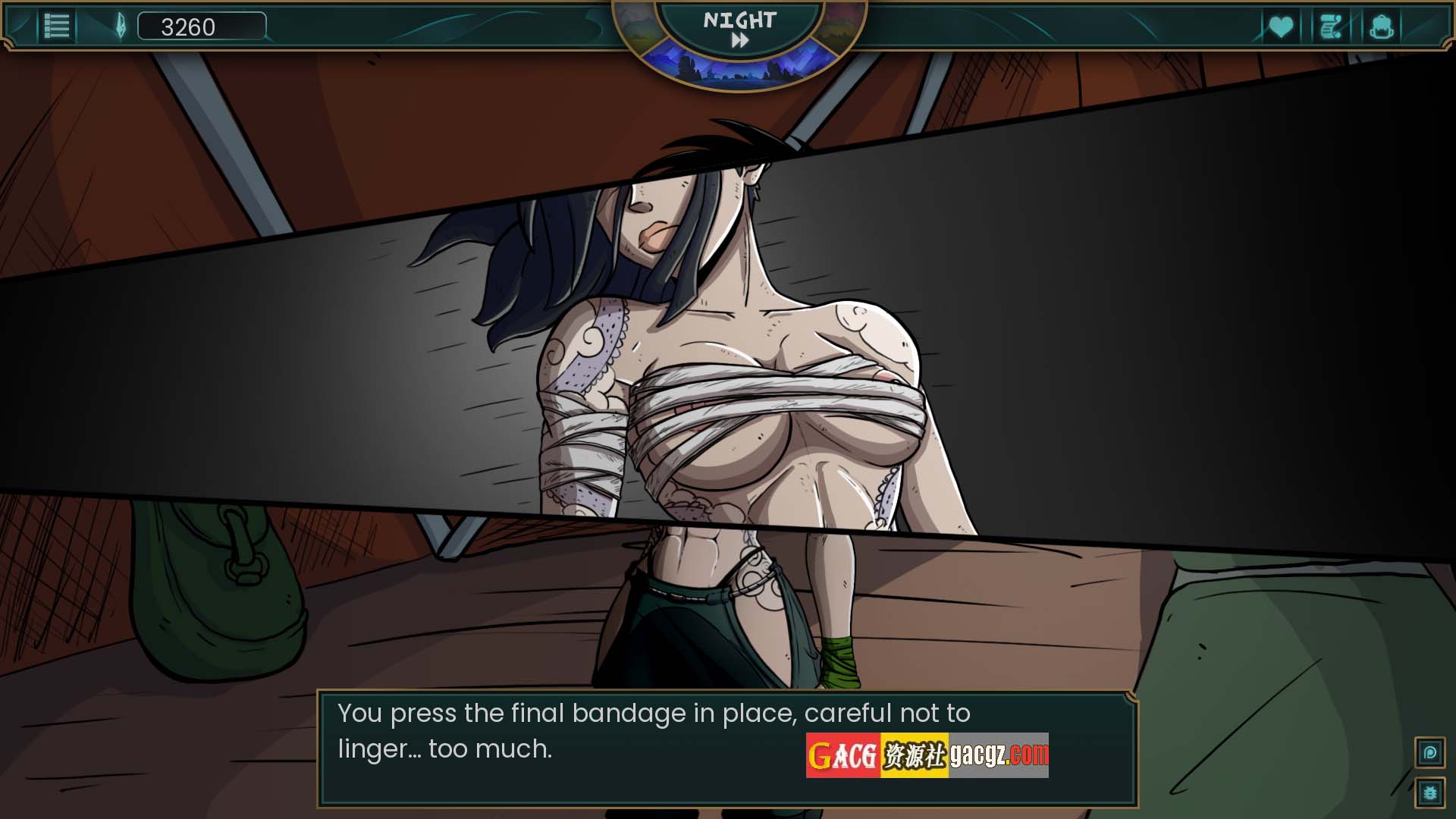
Task: Open the heart relationships screen
Action: pyautogui.click(x=1281, y=27)
